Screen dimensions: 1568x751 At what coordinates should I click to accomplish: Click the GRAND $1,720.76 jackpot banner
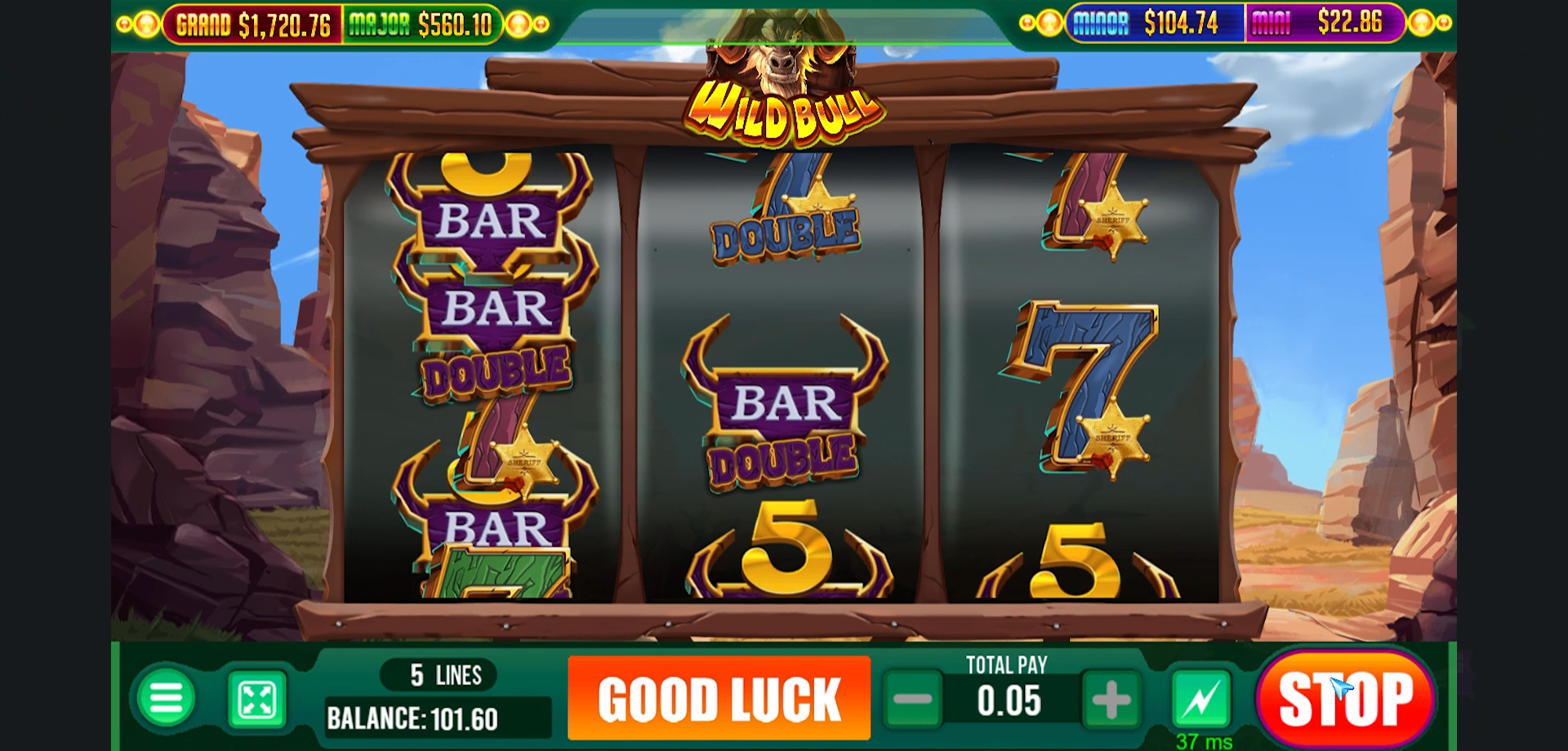(253, 23)
